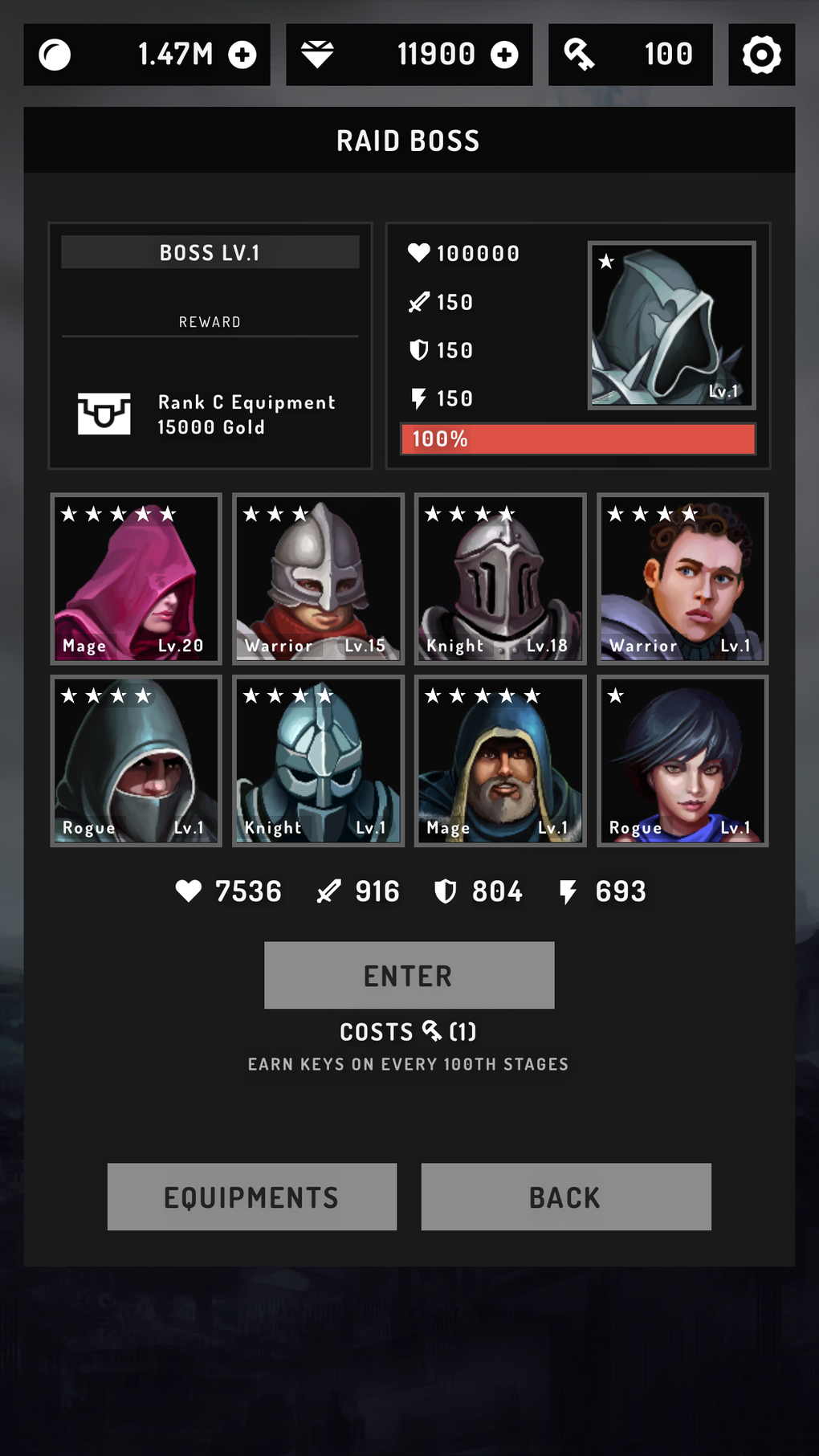Pick the one-star Rogue Lv.1 hero

[x=682, y=761]
